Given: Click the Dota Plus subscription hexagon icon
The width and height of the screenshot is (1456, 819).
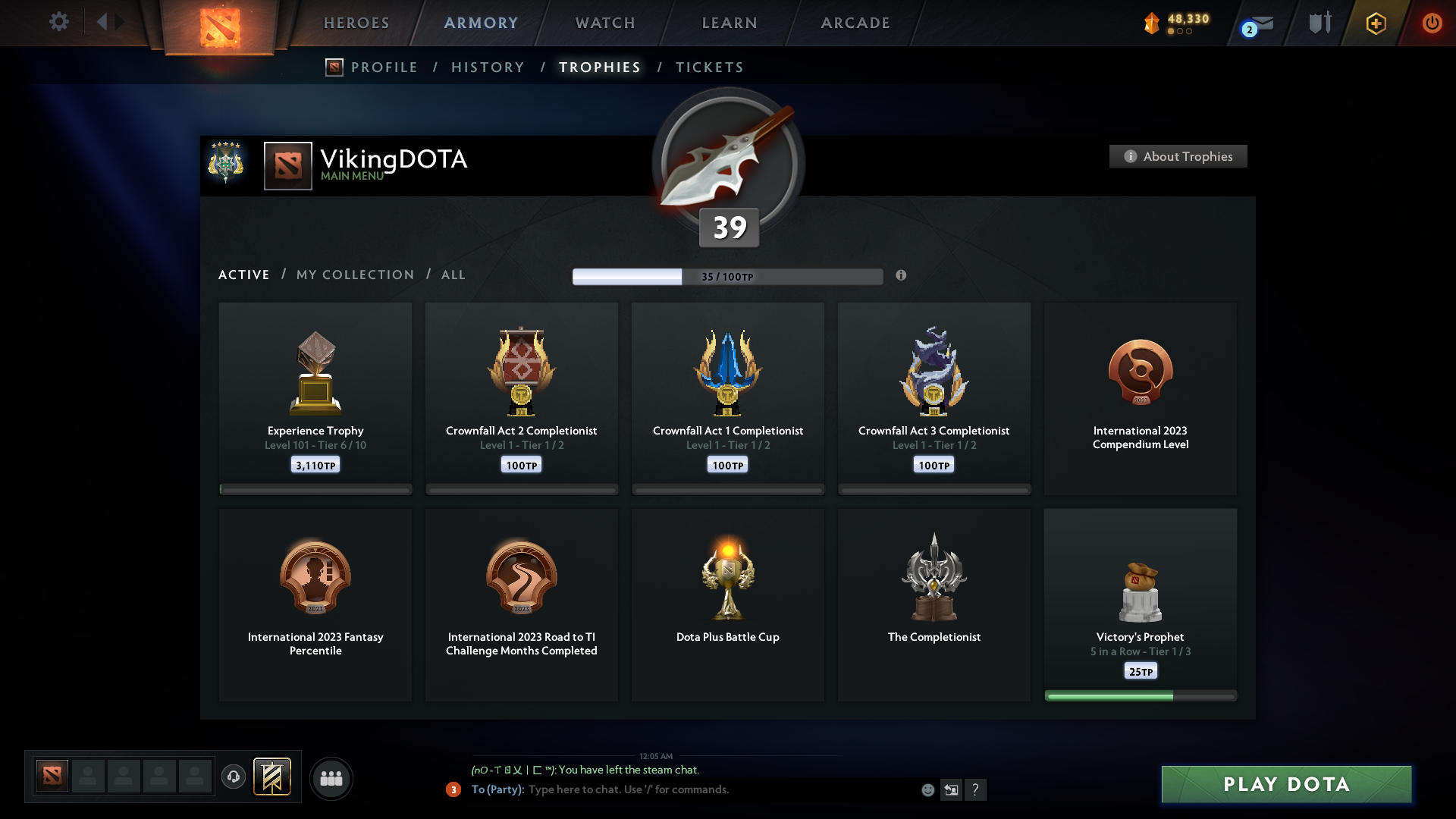Looking at the screenshot, I should click(x=1376, y=23).
